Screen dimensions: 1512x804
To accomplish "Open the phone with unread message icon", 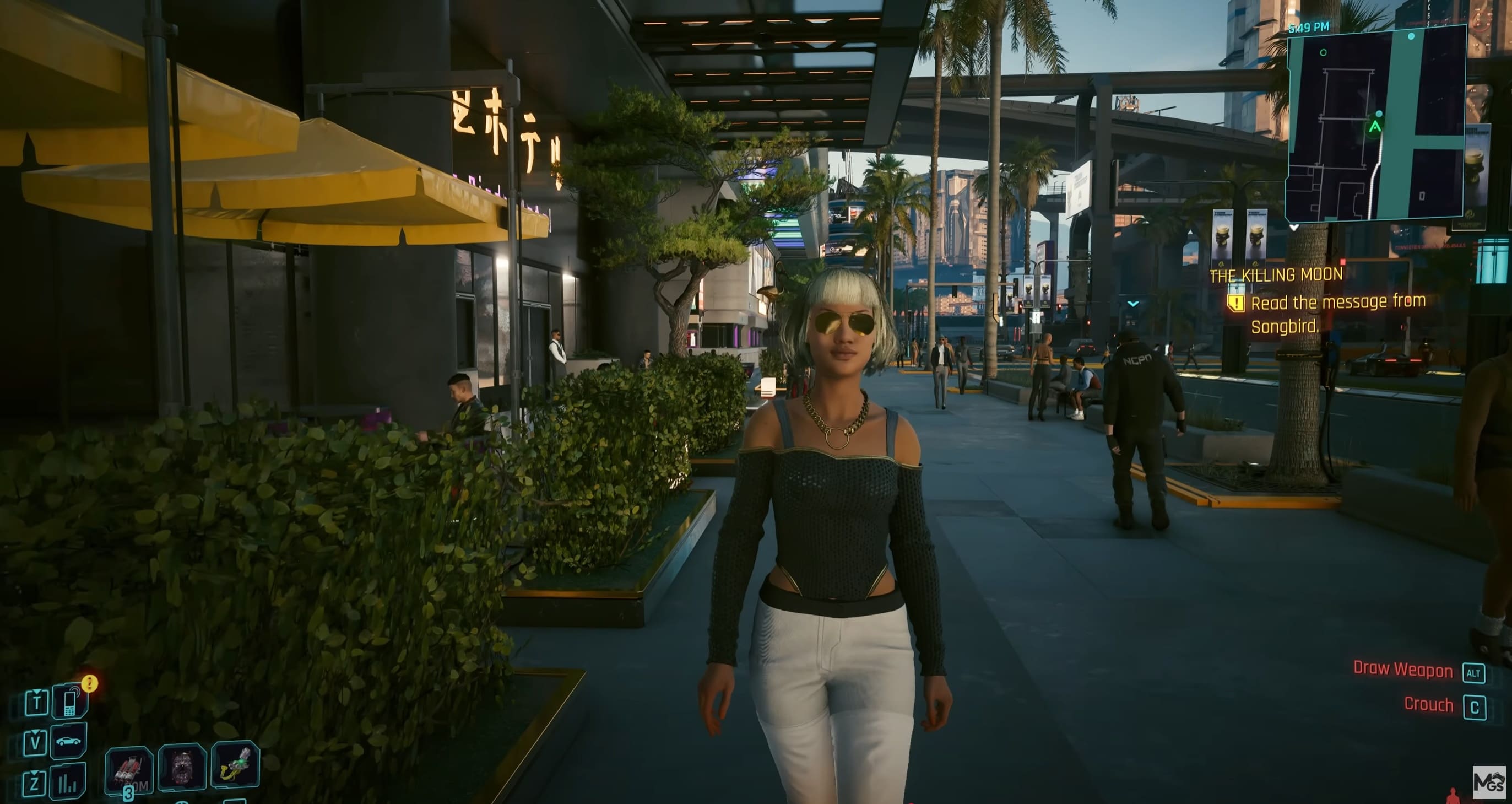I will [x=69, y=703].
